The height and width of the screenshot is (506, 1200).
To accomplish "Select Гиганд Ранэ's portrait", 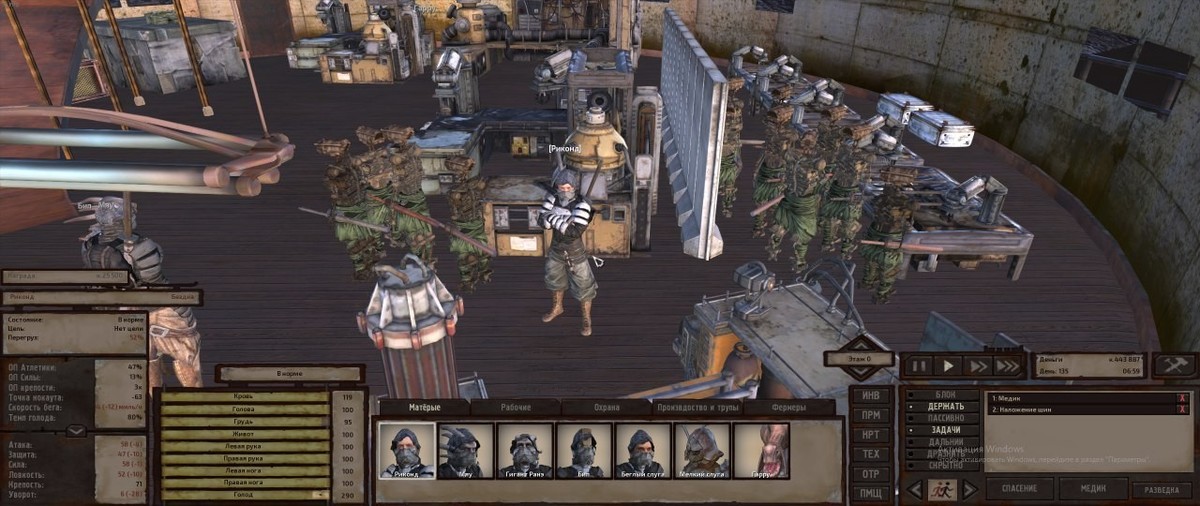I will pos(524,451).
